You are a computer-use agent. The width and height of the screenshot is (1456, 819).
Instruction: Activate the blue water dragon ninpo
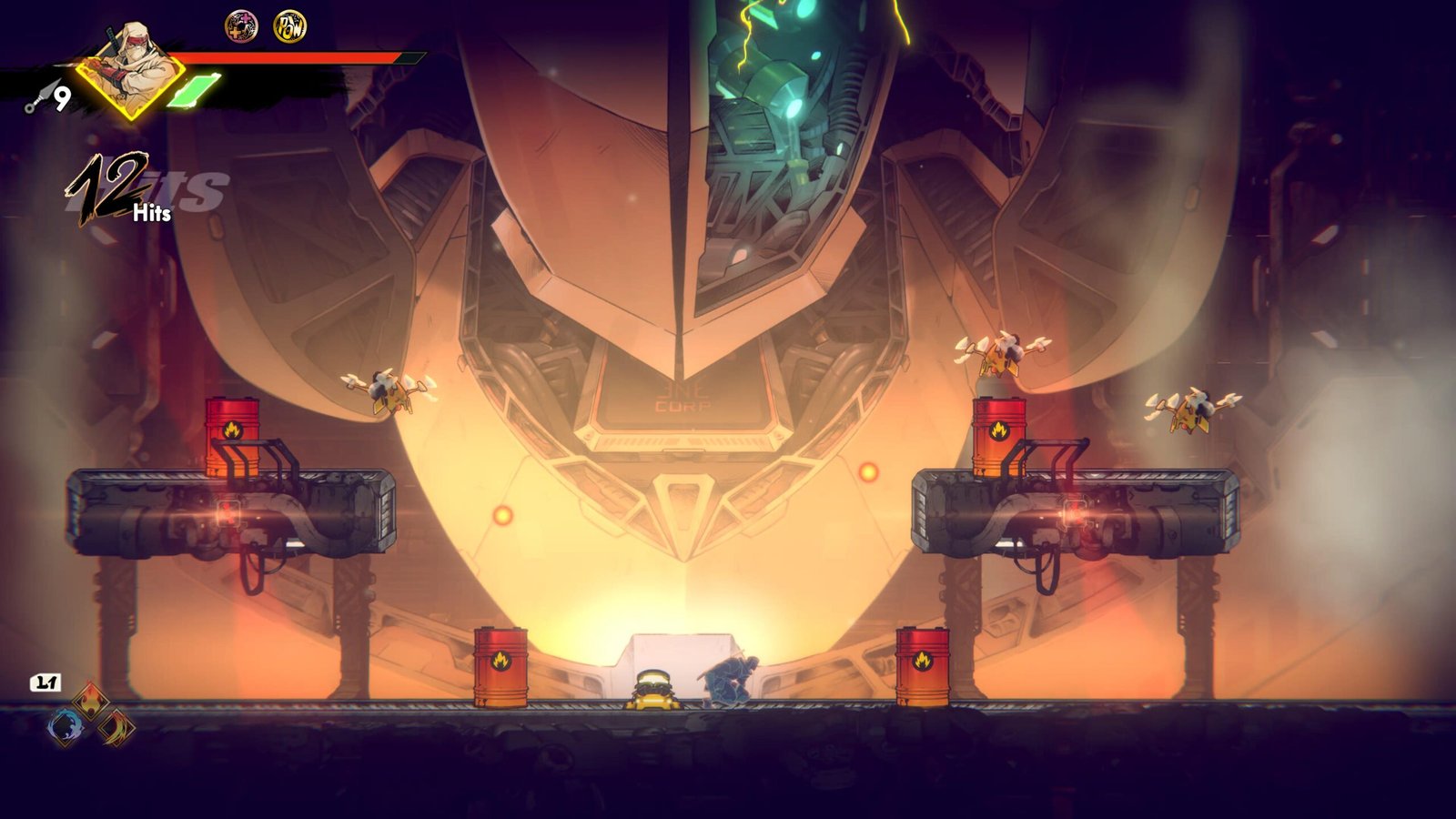point(66,726)
